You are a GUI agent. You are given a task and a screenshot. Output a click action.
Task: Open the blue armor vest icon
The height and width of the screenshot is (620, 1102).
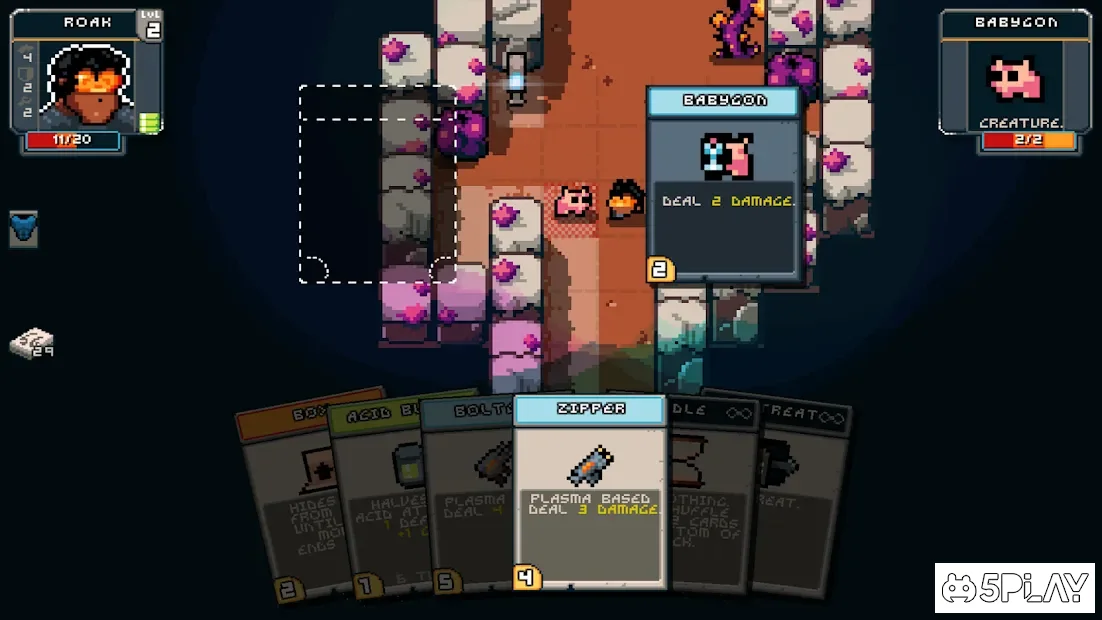(24, 229)
